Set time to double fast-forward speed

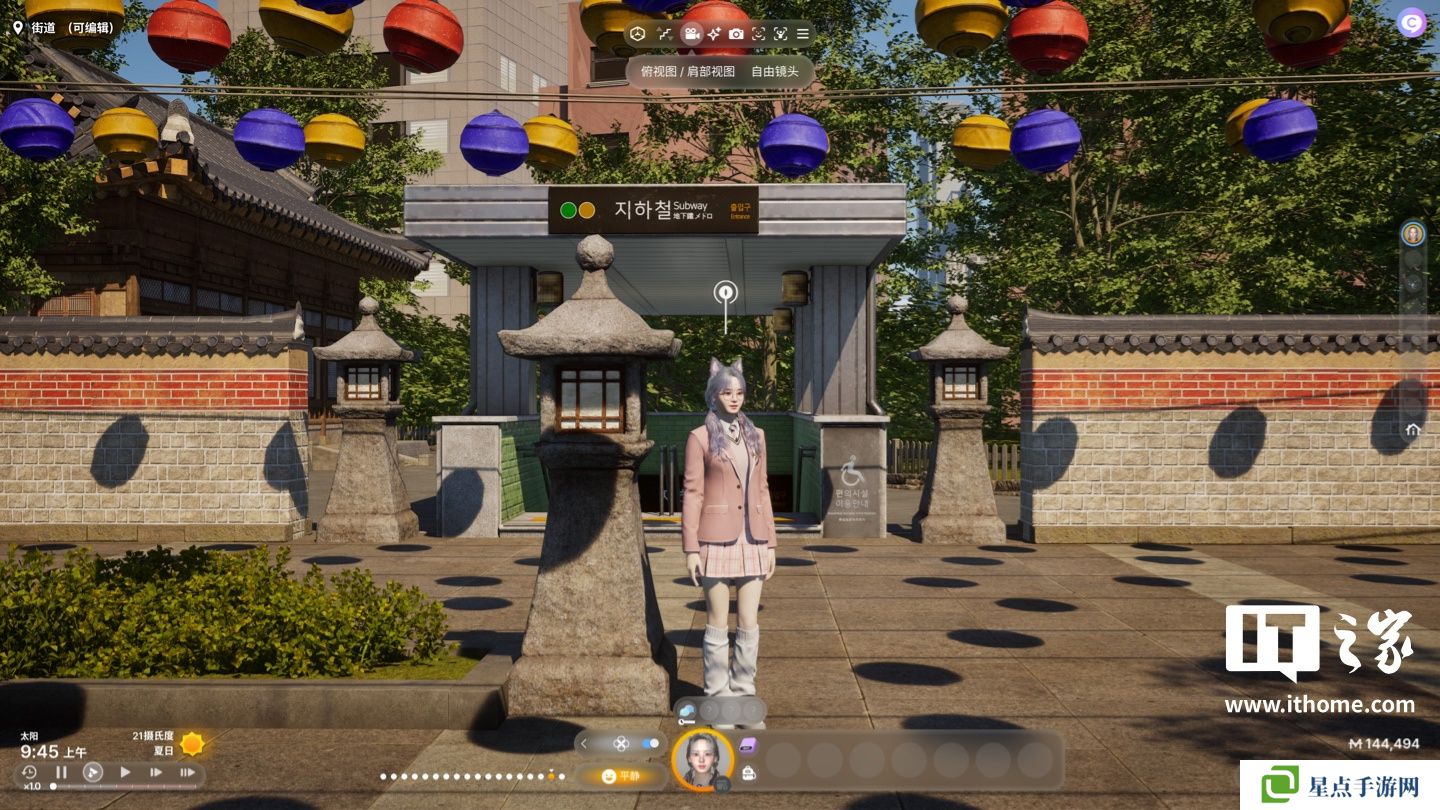[156, 772]
